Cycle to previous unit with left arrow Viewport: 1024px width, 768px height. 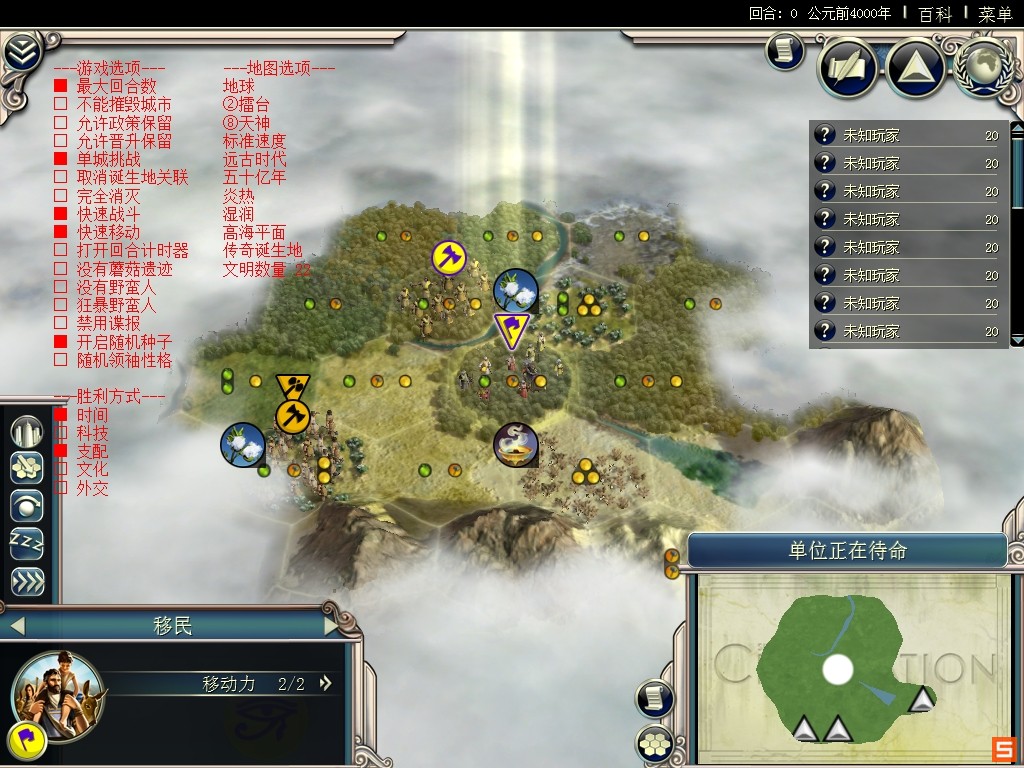[x=15, y=627]
